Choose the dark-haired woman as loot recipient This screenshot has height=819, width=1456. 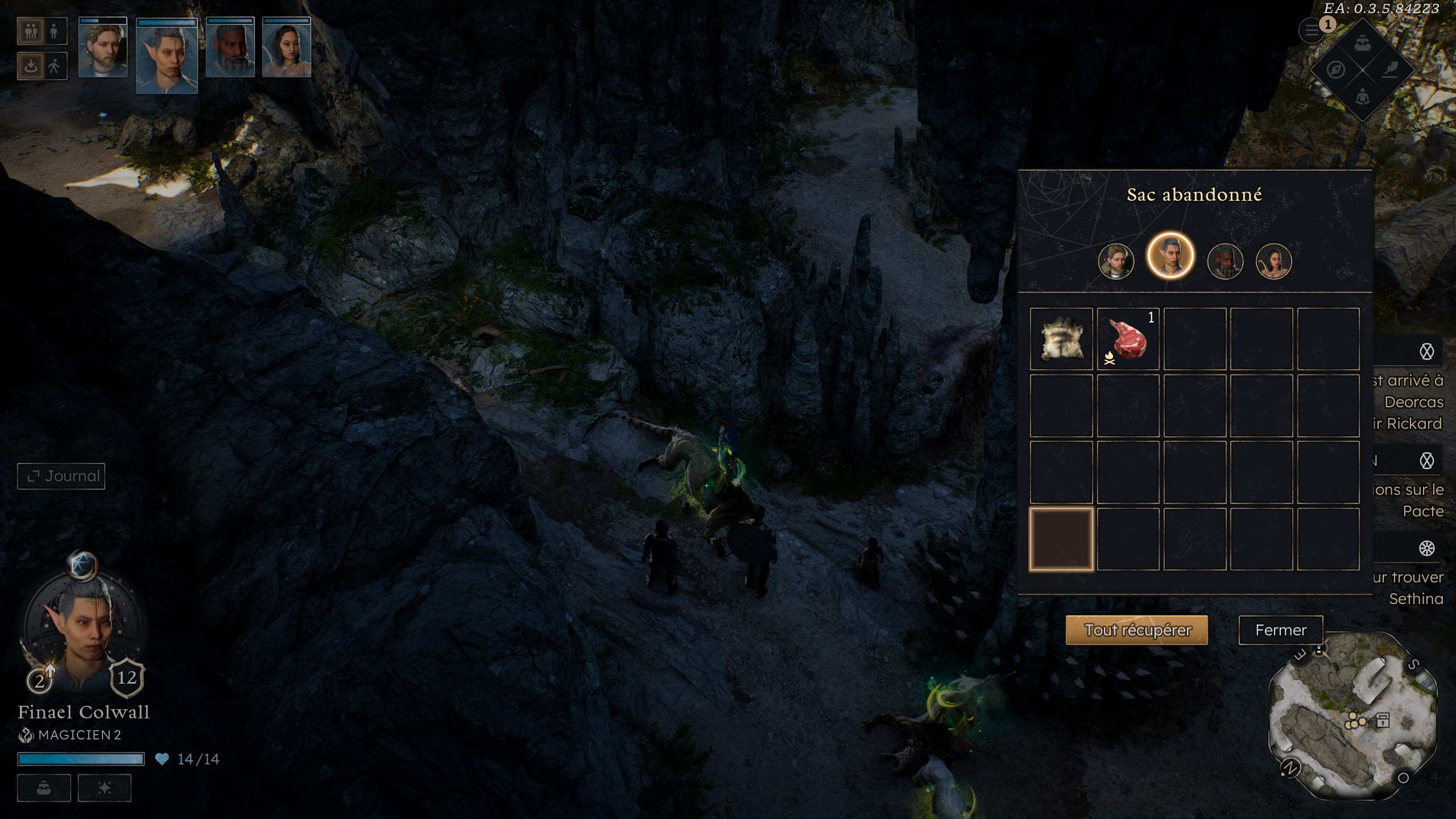pos(1273,262)
